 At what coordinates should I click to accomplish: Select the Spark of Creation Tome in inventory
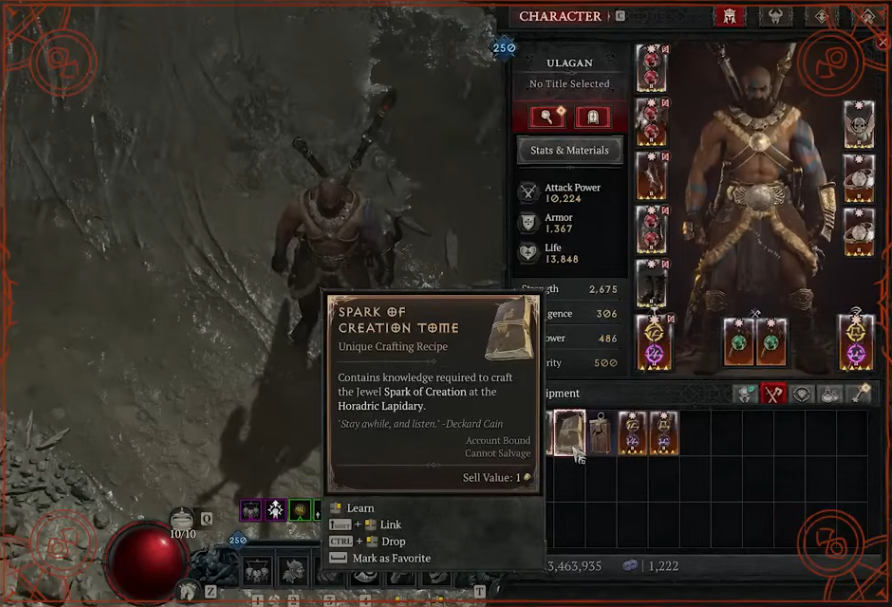[x=568, y=432]
